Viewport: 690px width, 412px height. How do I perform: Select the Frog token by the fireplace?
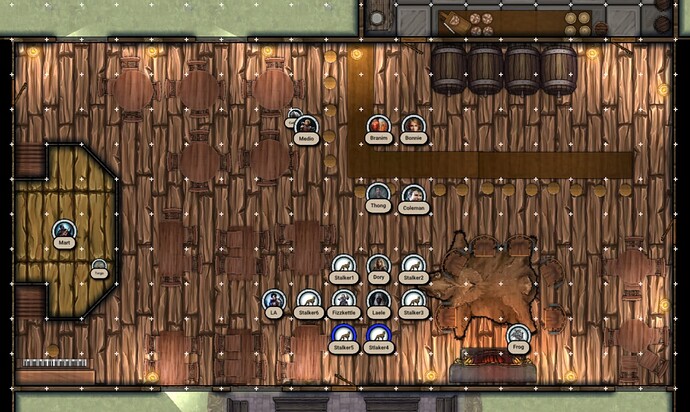point(517,335)
